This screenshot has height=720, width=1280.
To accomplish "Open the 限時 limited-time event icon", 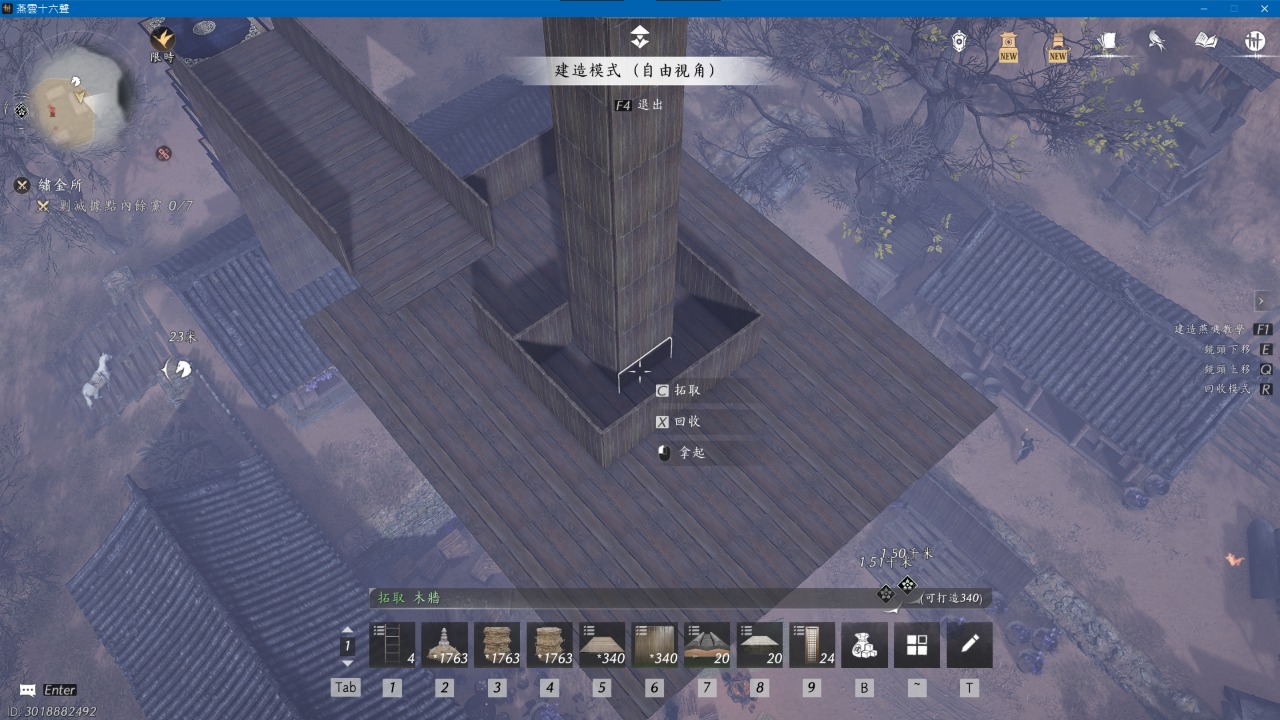I will 162,40.
